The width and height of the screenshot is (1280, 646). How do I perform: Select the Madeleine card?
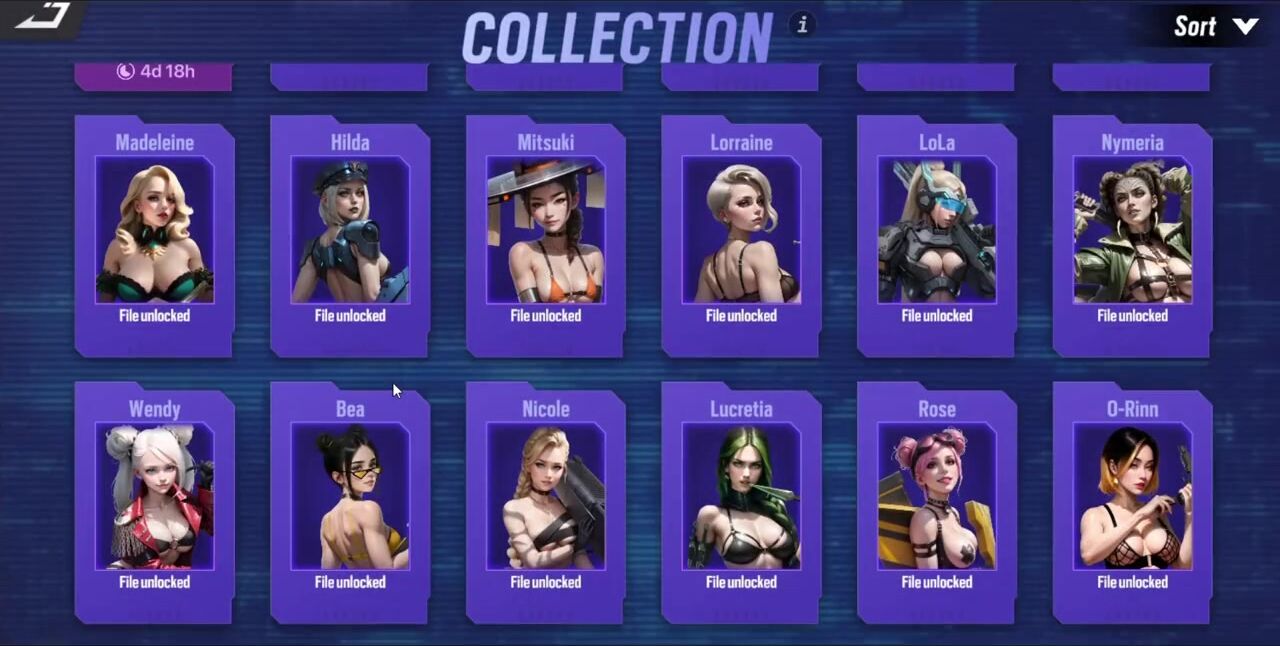tap(154, 235)
